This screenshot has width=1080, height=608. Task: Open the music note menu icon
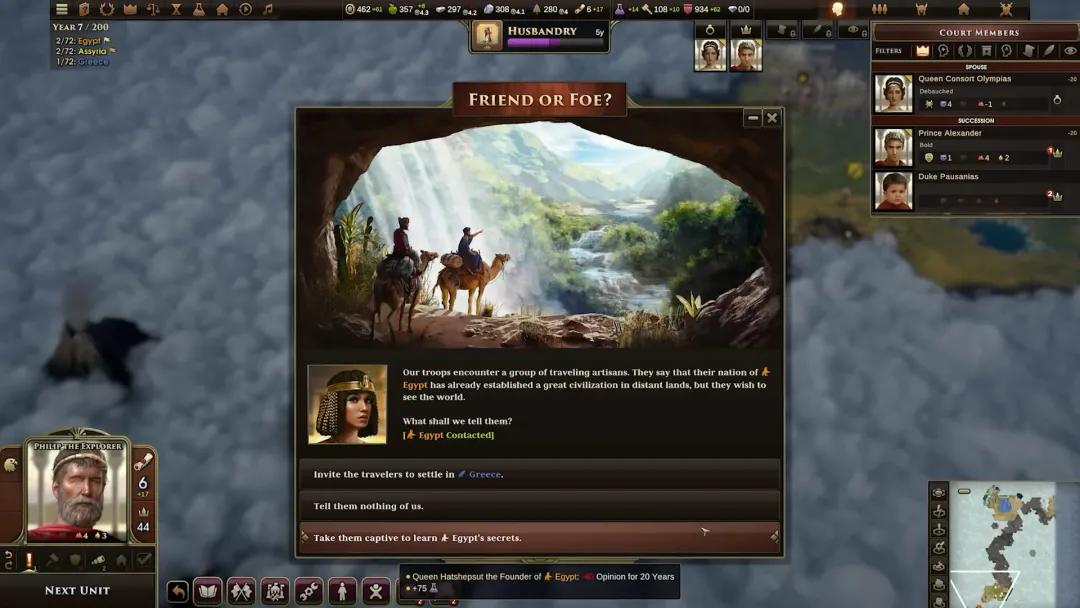point(267,9)
